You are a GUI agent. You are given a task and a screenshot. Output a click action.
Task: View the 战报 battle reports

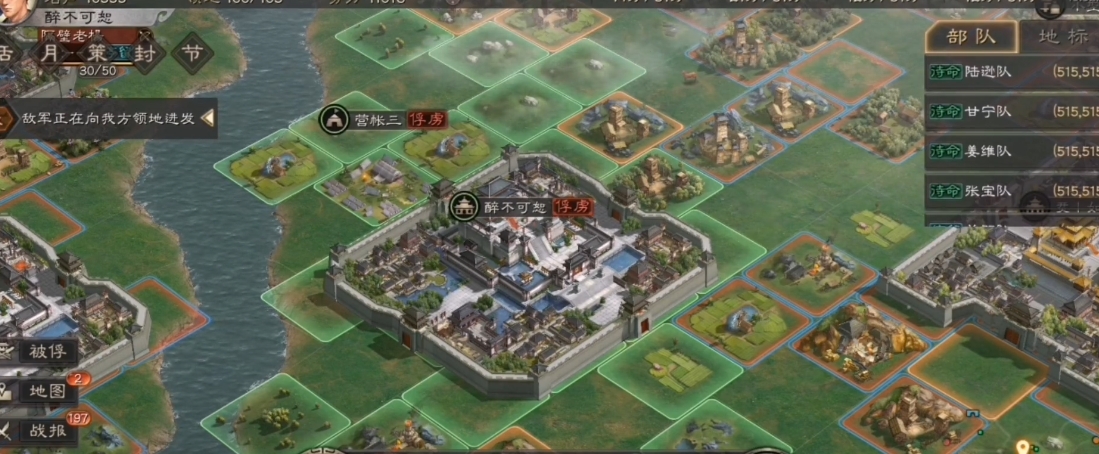click(x=44, y=429)
